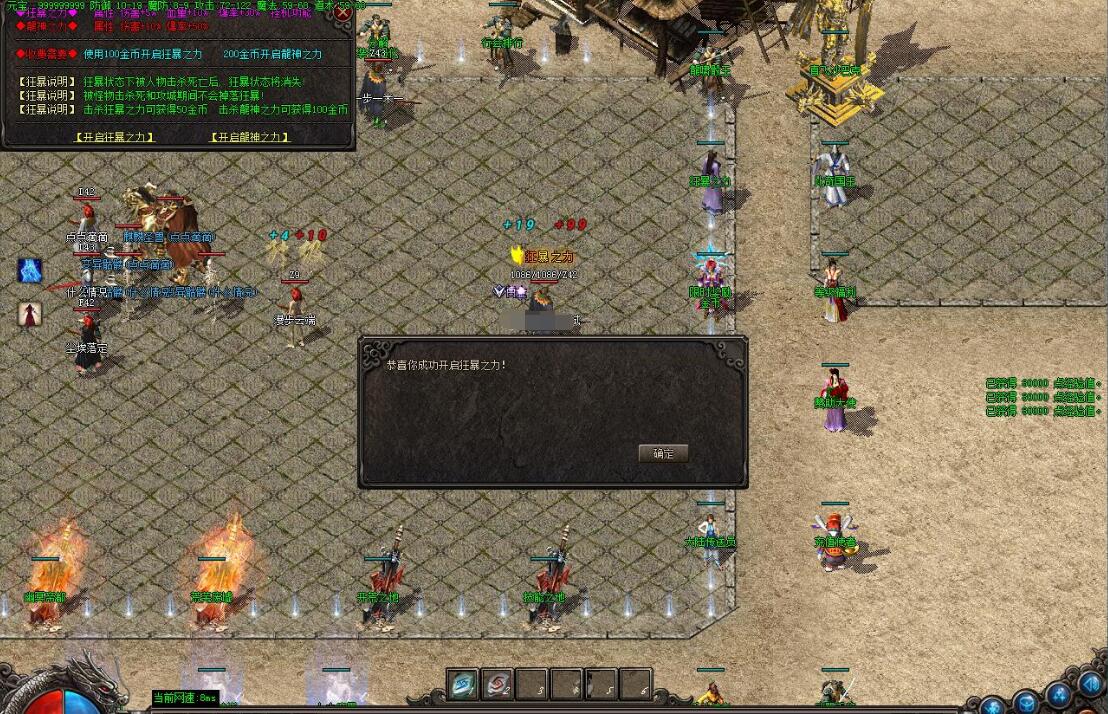Open the red-robed figure icon
Viewport: 1108px width, 714px height.
click(x=30, y=313)
